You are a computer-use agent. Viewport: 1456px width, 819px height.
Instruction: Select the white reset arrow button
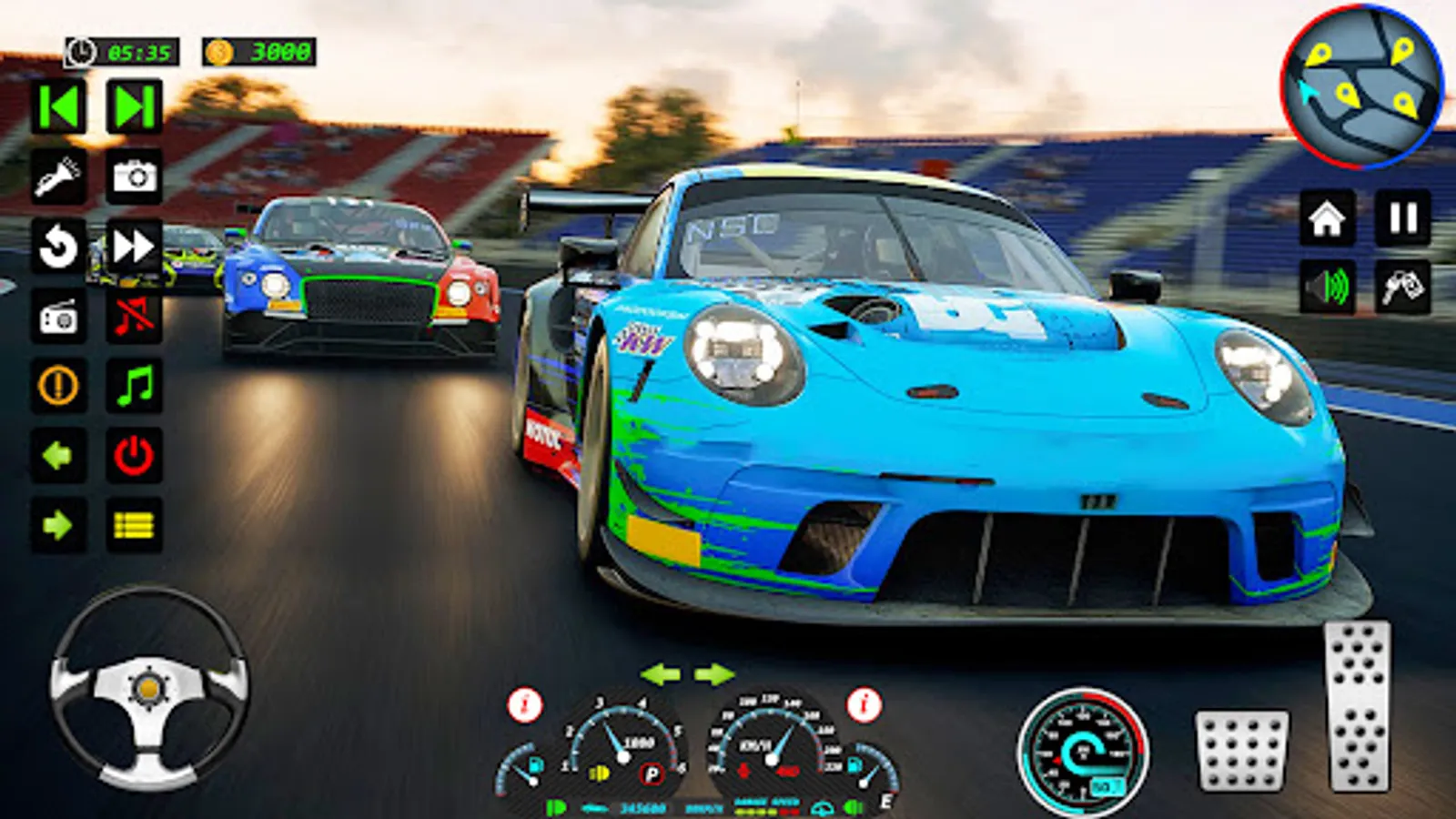(59, 247)
